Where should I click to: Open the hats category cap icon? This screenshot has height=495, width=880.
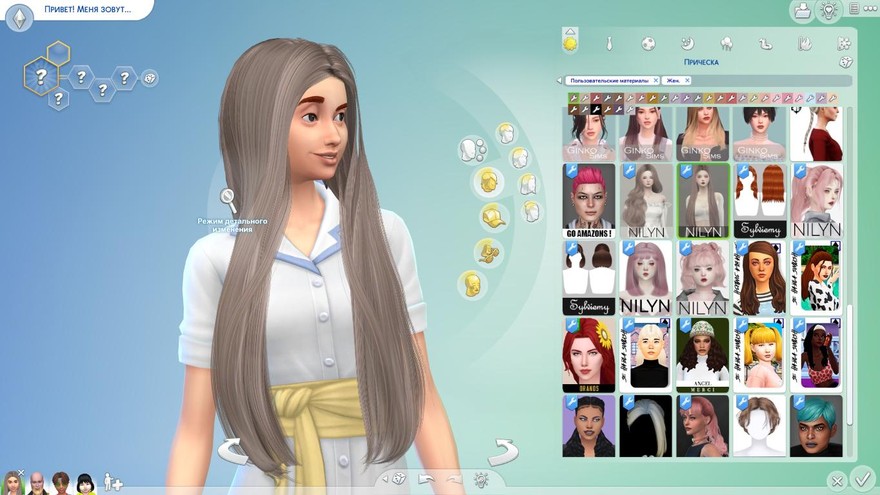click(490, 216)
